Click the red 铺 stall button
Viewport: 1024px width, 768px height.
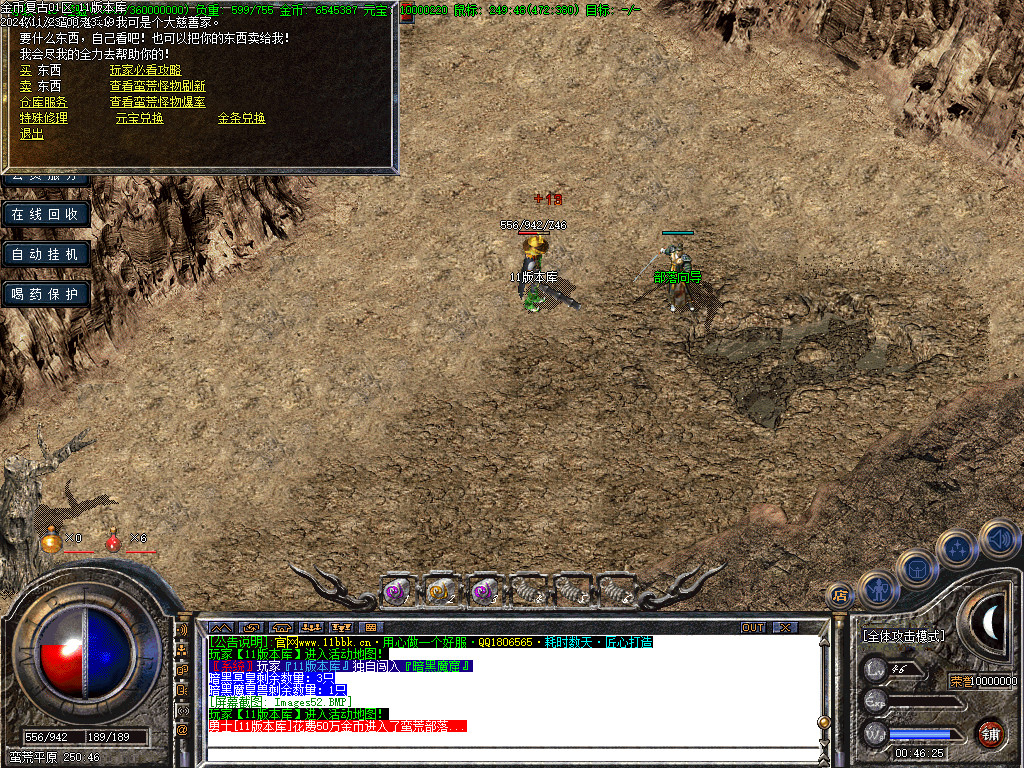[x=990, y=732]
